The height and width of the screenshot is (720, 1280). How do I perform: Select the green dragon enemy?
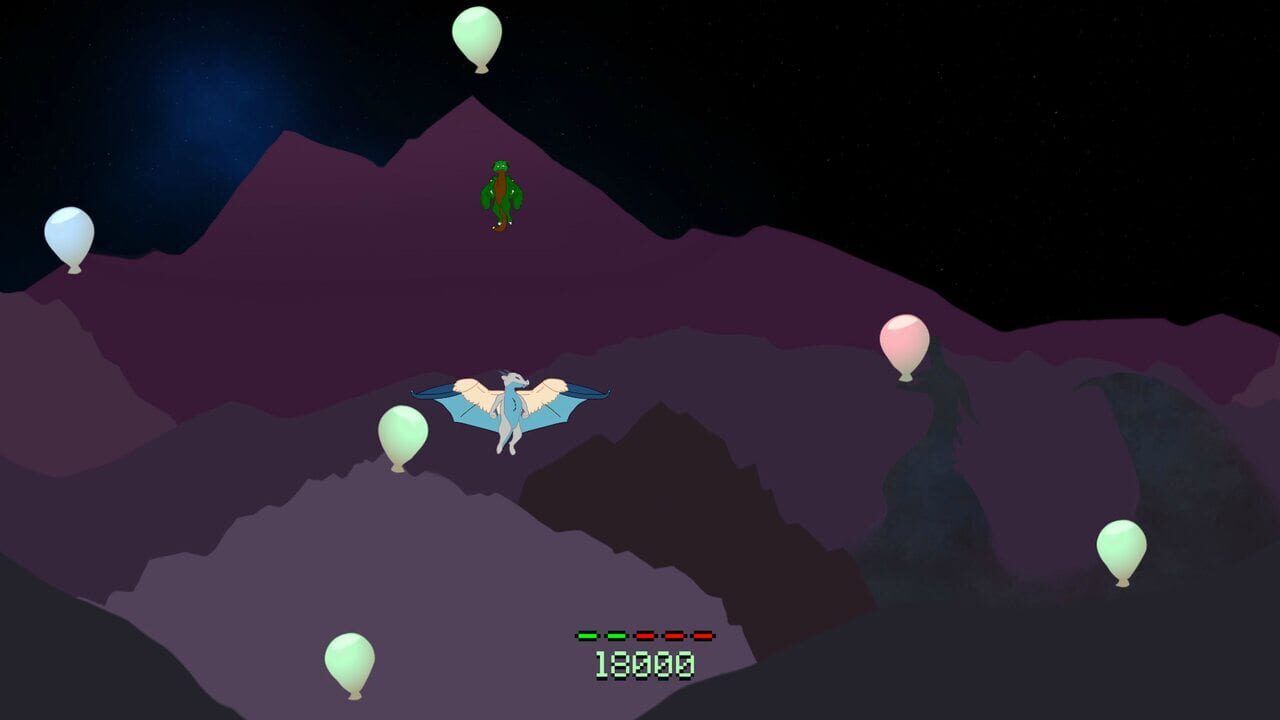tap(500, 190)
